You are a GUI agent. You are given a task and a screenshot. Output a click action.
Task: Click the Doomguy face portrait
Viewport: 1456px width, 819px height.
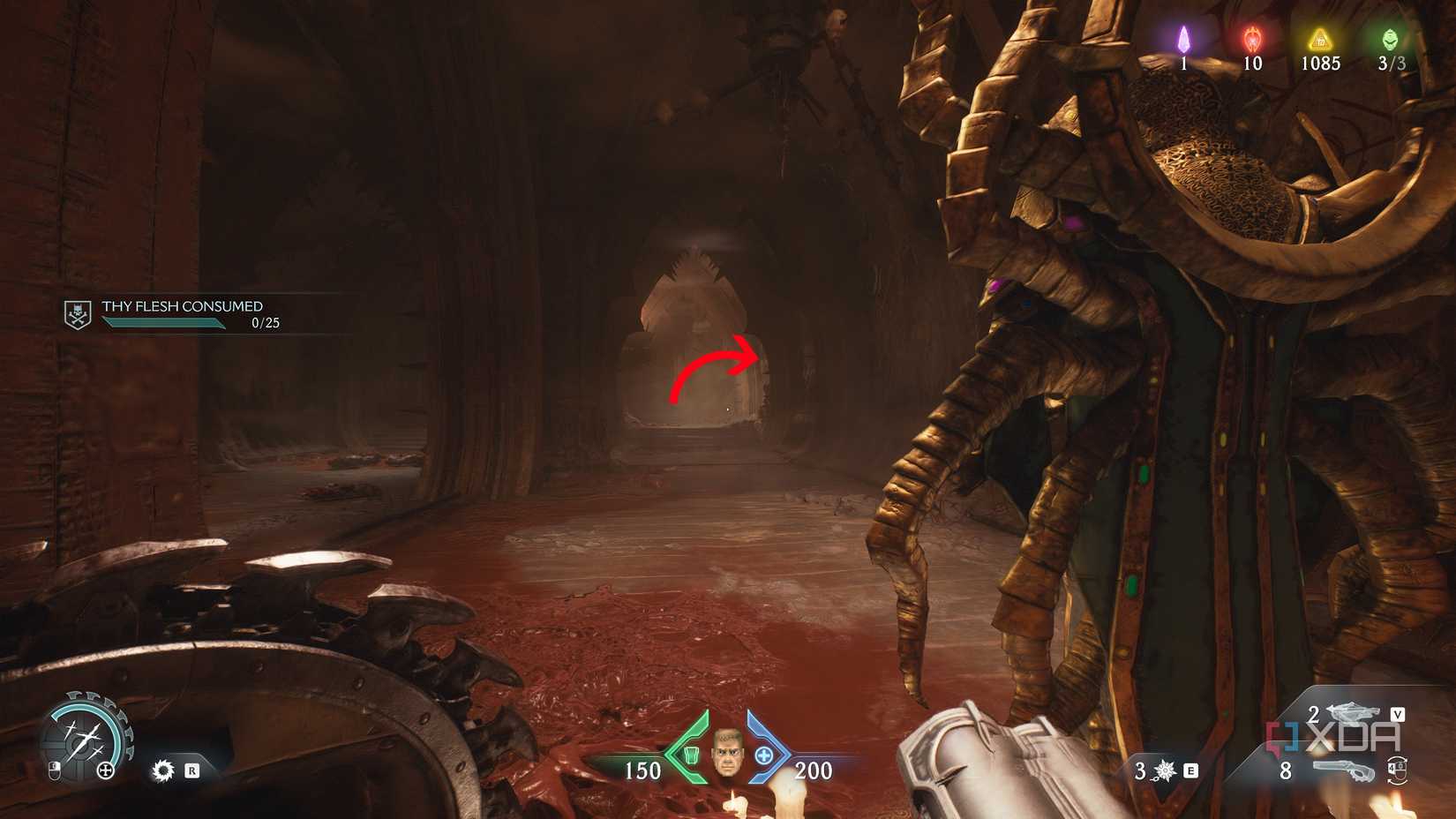[727, 756]
